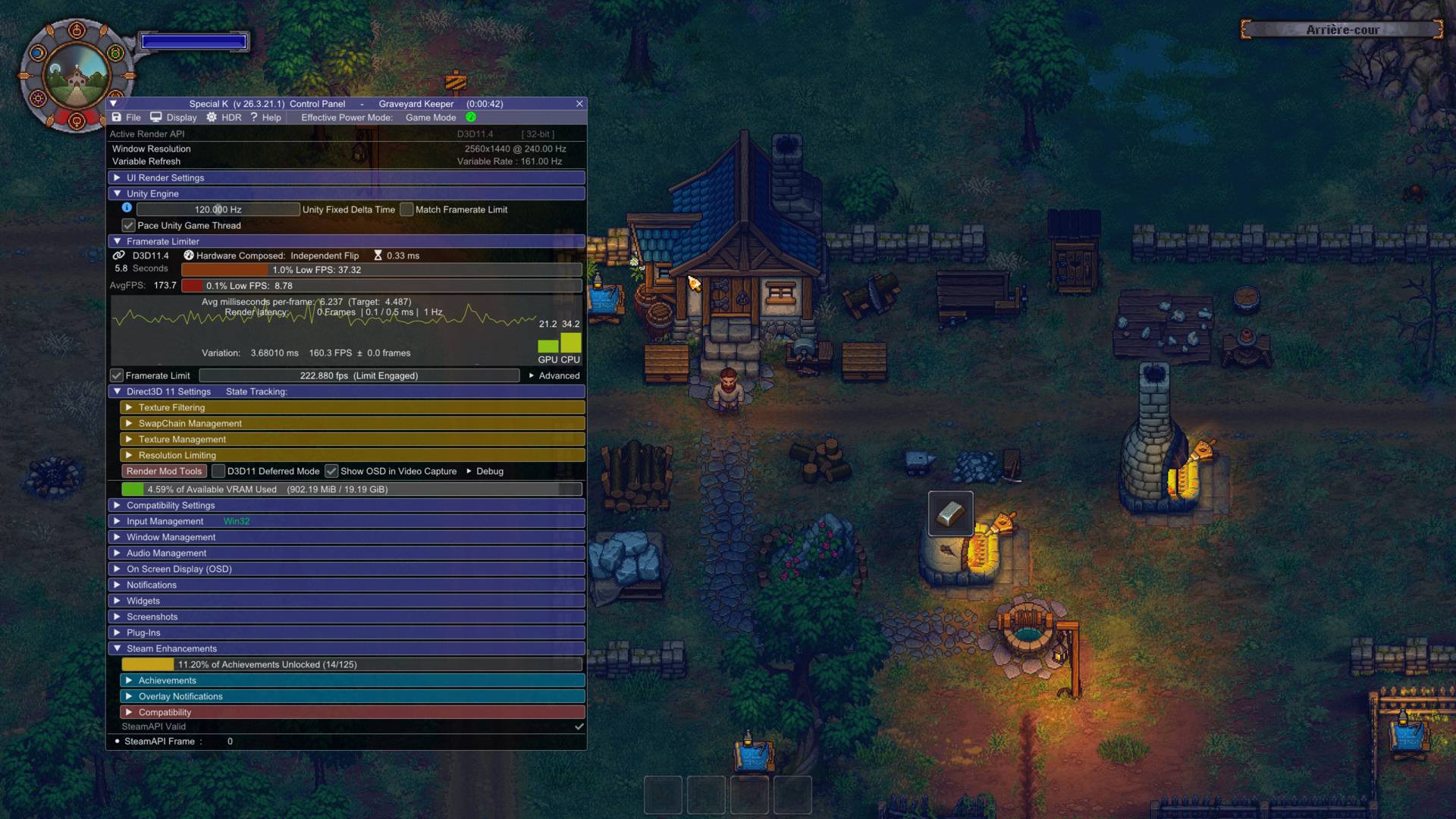Screen dimensions: 1456x819
Task: Toggle Pace Unity Game Thread checkbox
Action: point(129,226)
